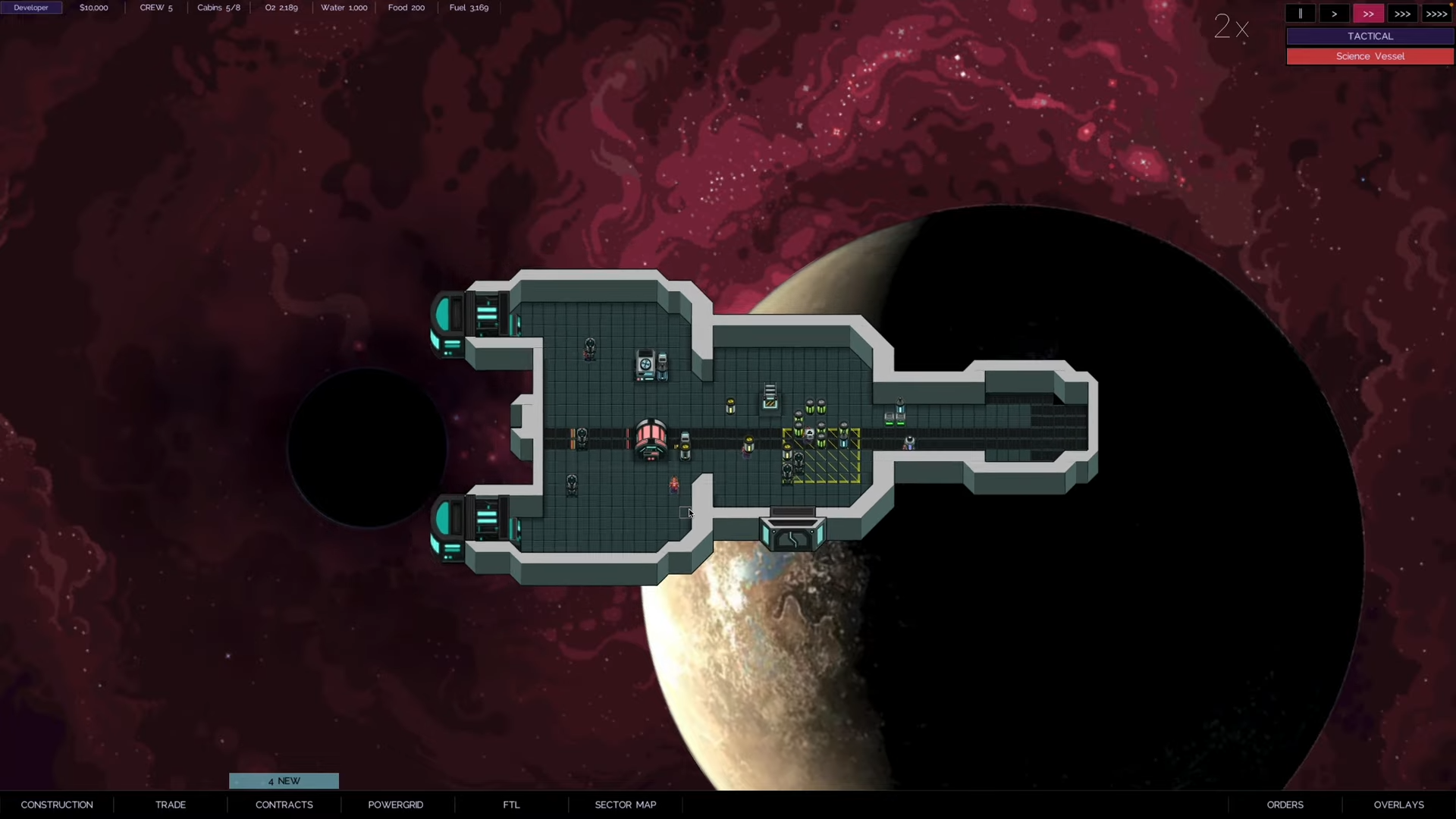
Task: Select the Science Vessel button
Action: (x=1370, y=56)
